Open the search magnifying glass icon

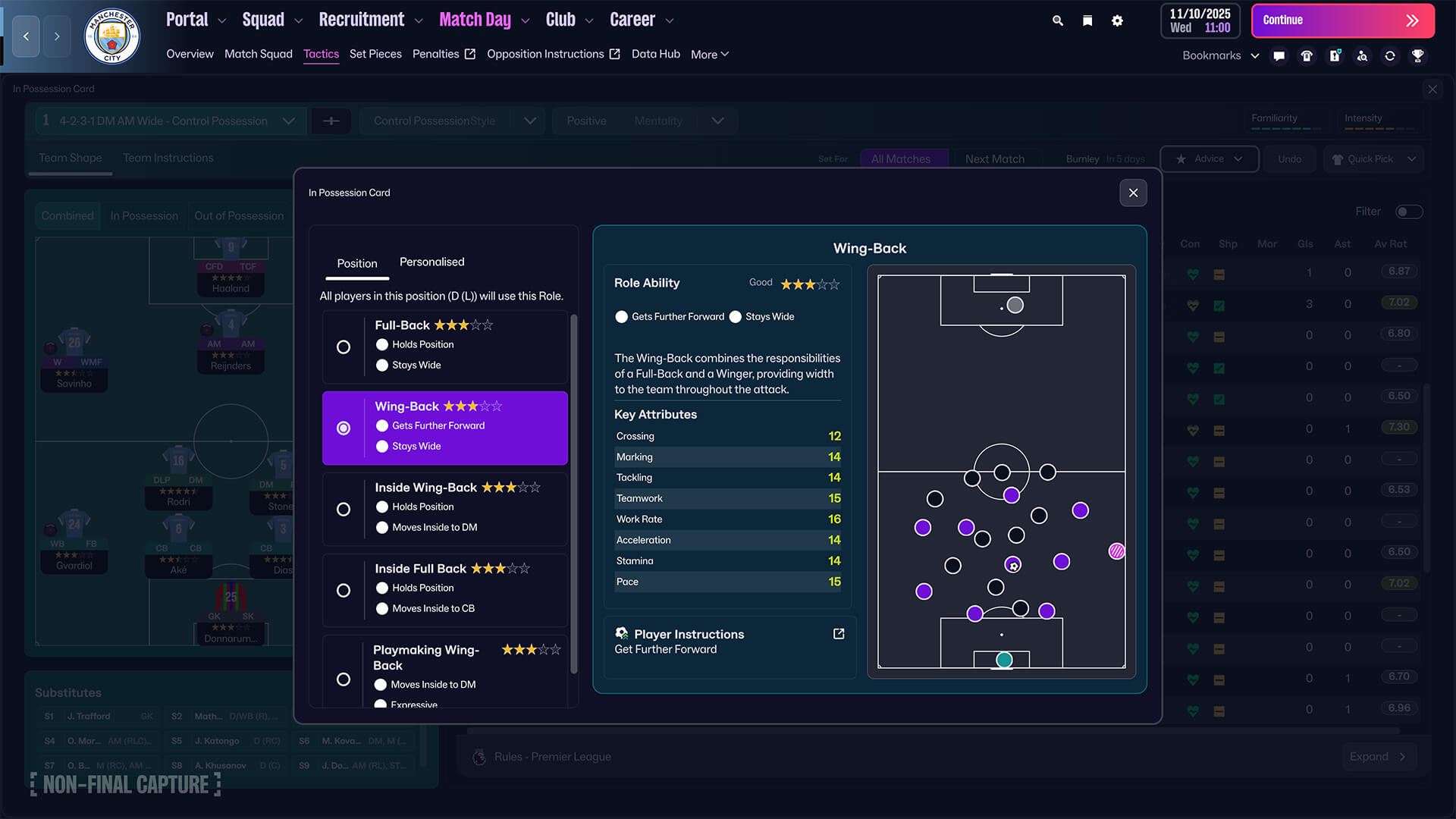tap(1057, 20)
